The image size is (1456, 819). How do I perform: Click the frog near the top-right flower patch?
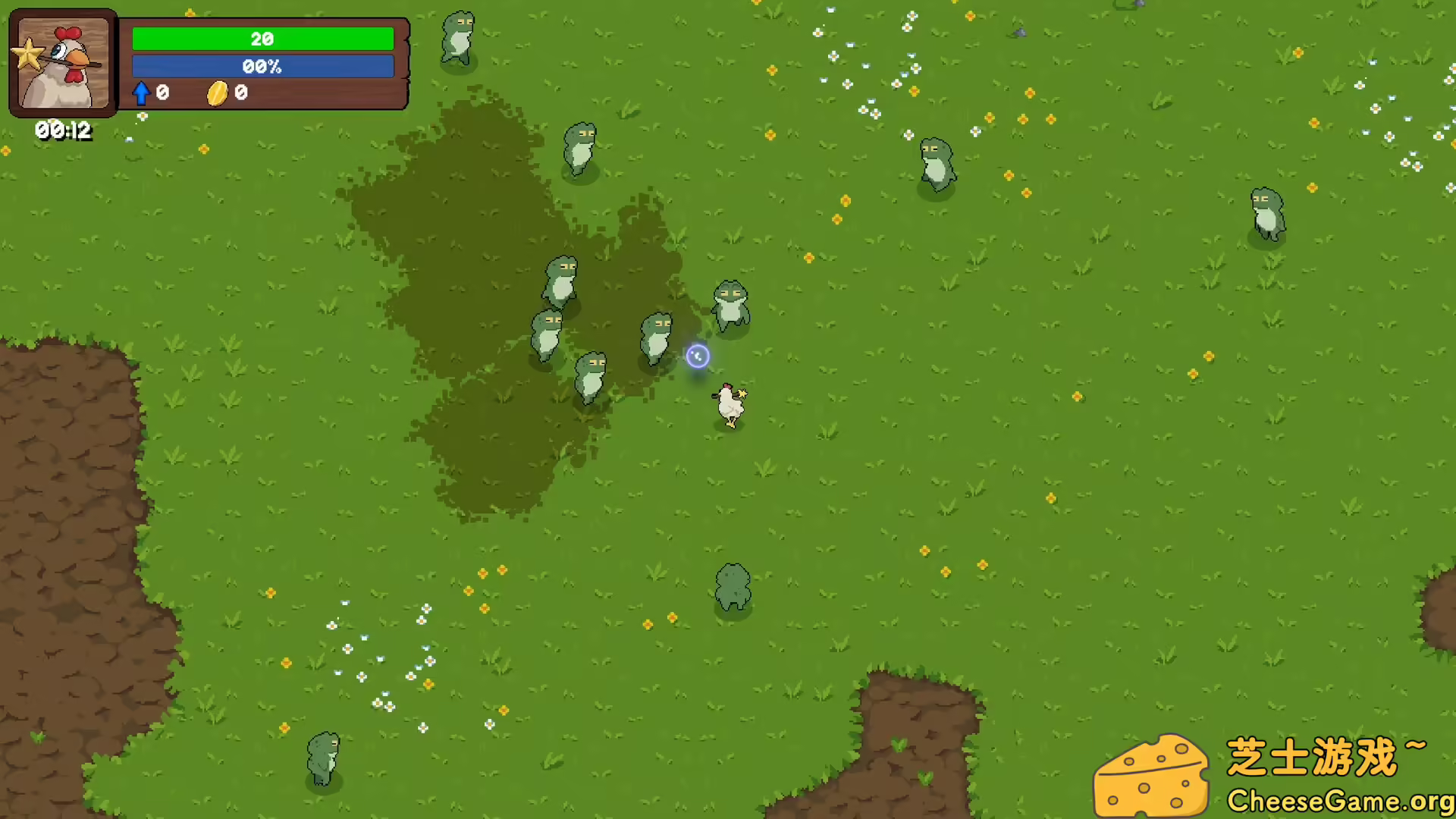tap(938, 163)
